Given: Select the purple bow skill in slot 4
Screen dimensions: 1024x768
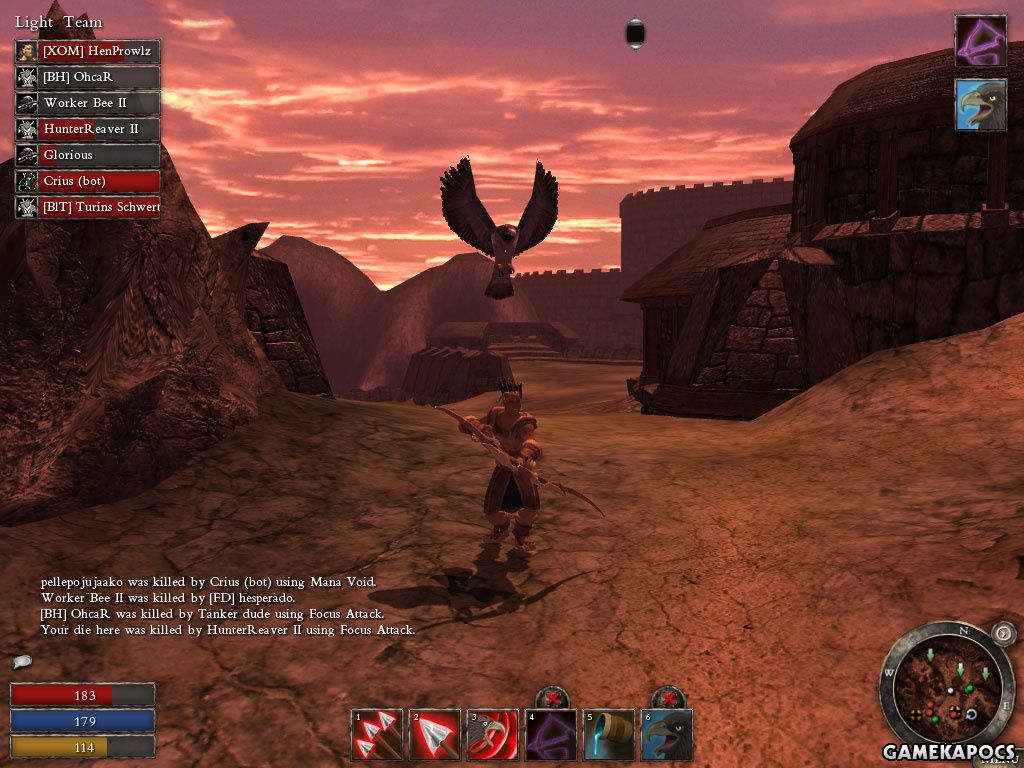Looking at the screenshot, I should 551,735.
